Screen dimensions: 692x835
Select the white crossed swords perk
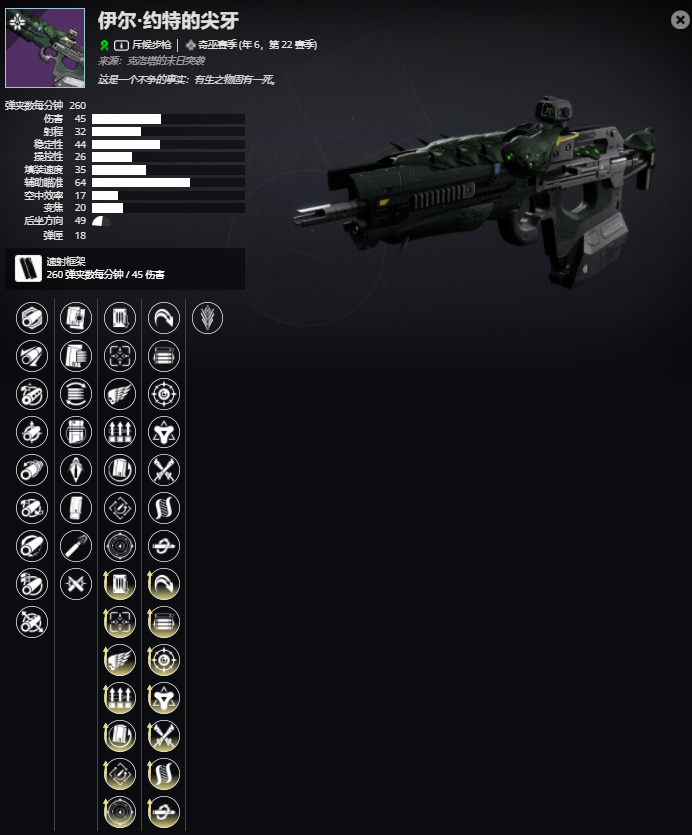click(164, 470)
